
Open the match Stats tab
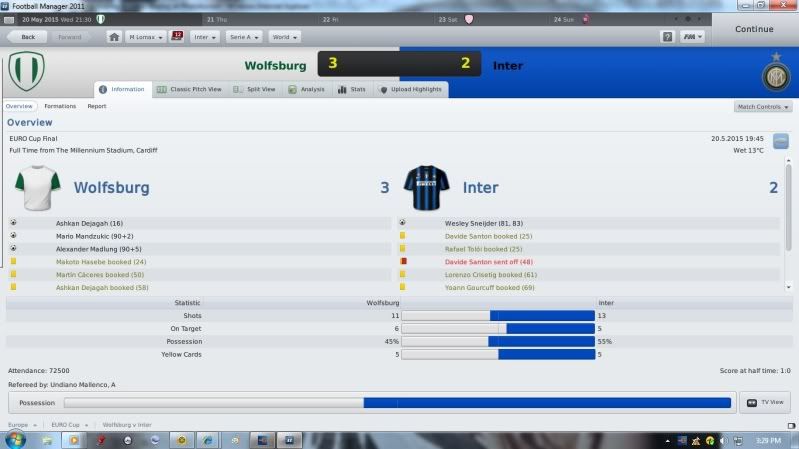(x=353, y=89)
